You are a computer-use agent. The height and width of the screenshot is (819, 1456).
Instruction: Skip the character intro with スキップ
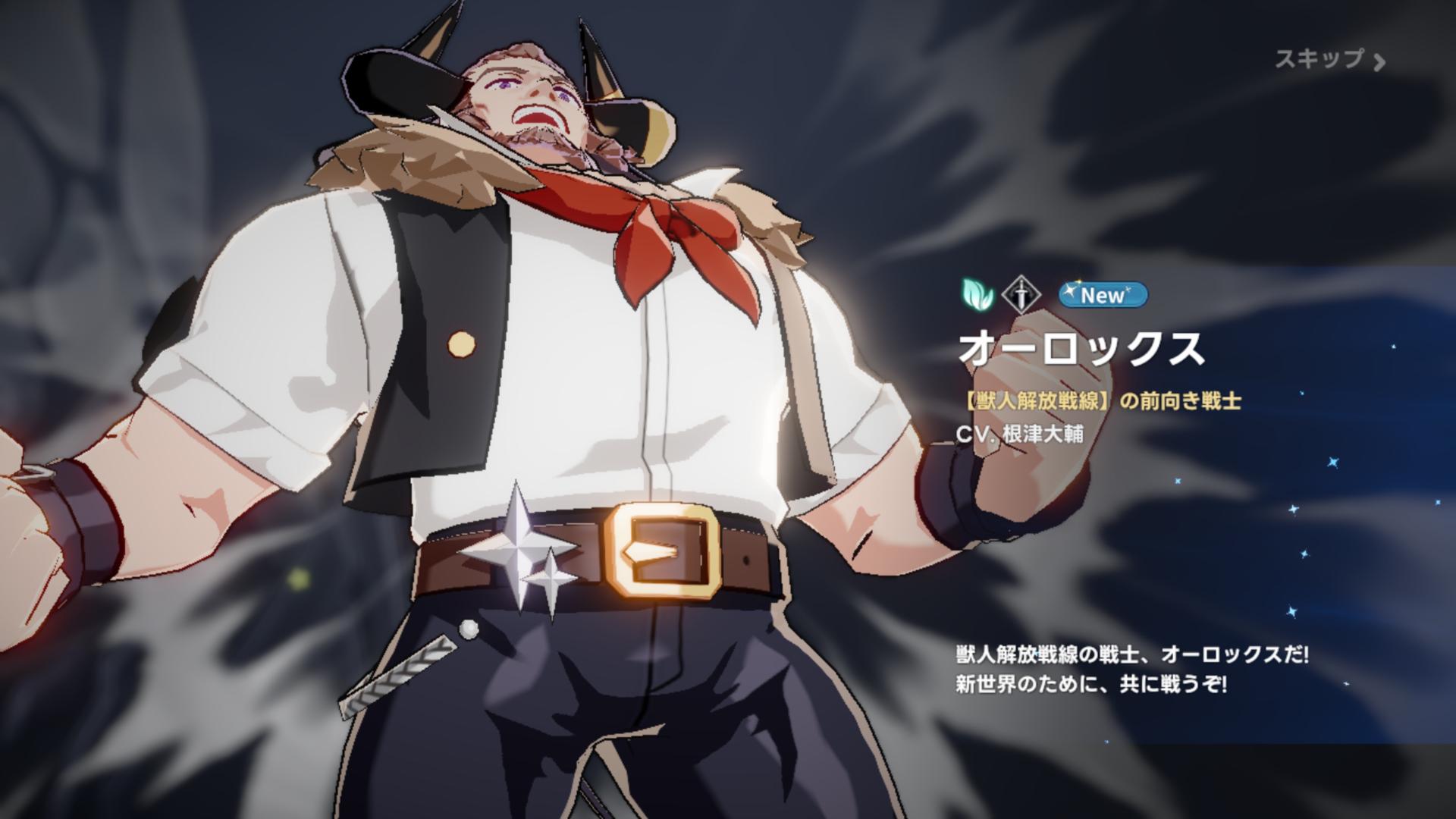point(1329,60)
